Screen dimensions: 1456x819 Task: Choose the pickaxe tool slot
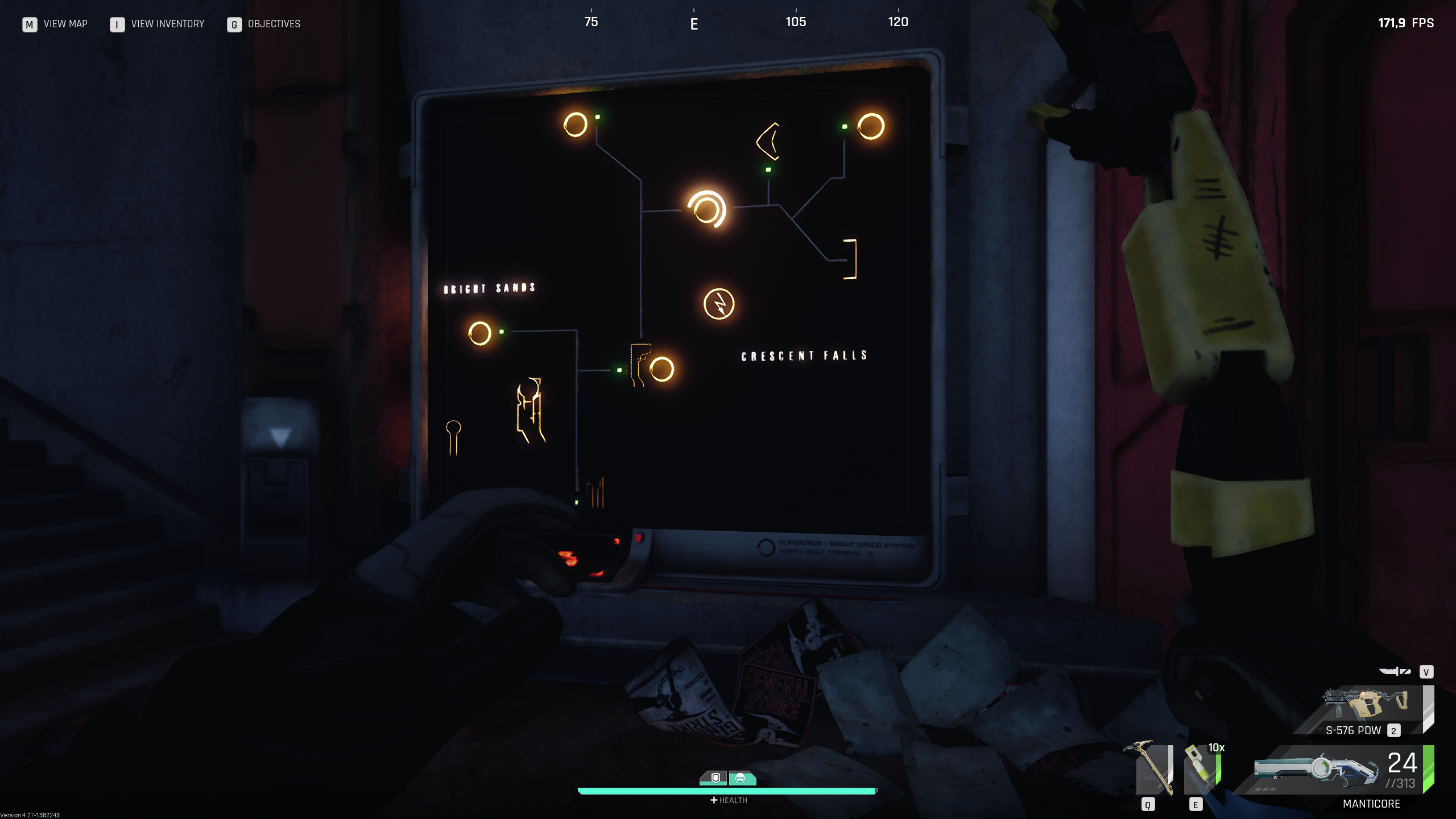(x=1152, y=768)
